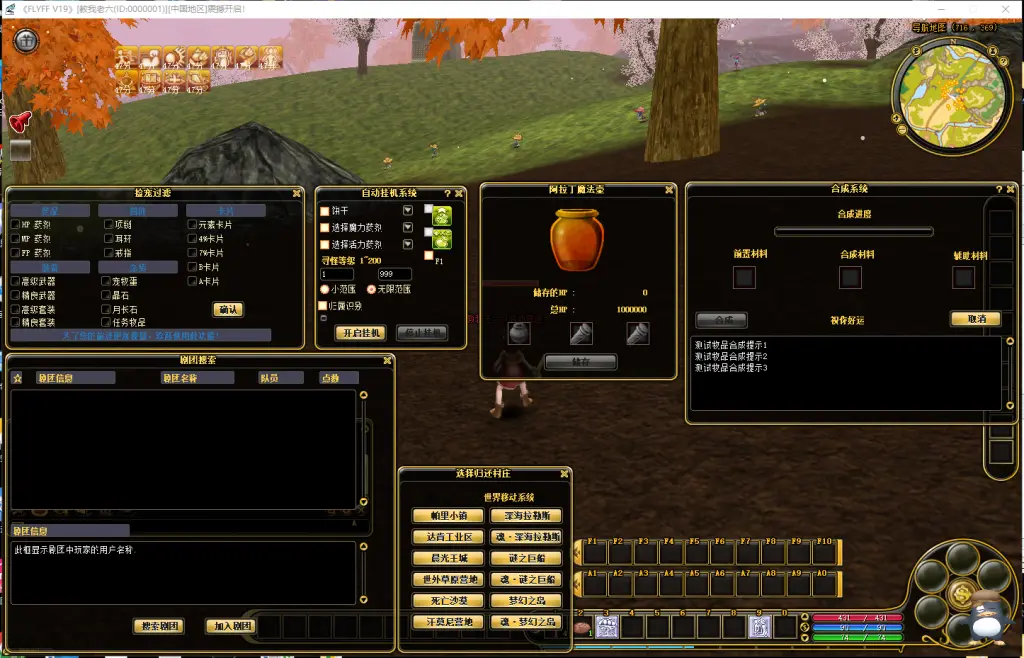Enable the 高级武器 filter checkbox
This screenshot has height=658, width=1024.
pos(15,282)
